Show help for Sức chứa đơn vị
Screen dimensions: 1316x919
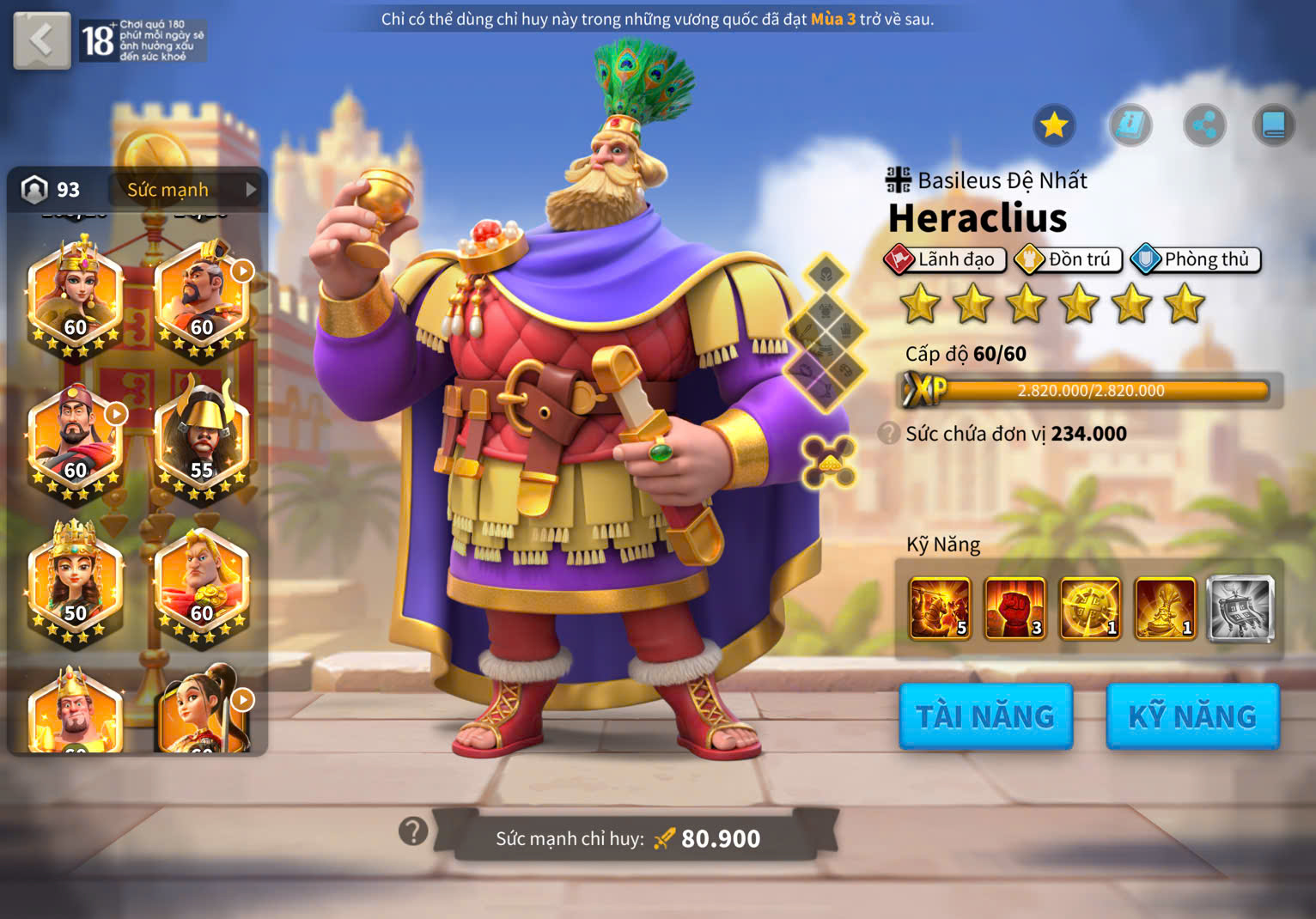coord(889,434)
